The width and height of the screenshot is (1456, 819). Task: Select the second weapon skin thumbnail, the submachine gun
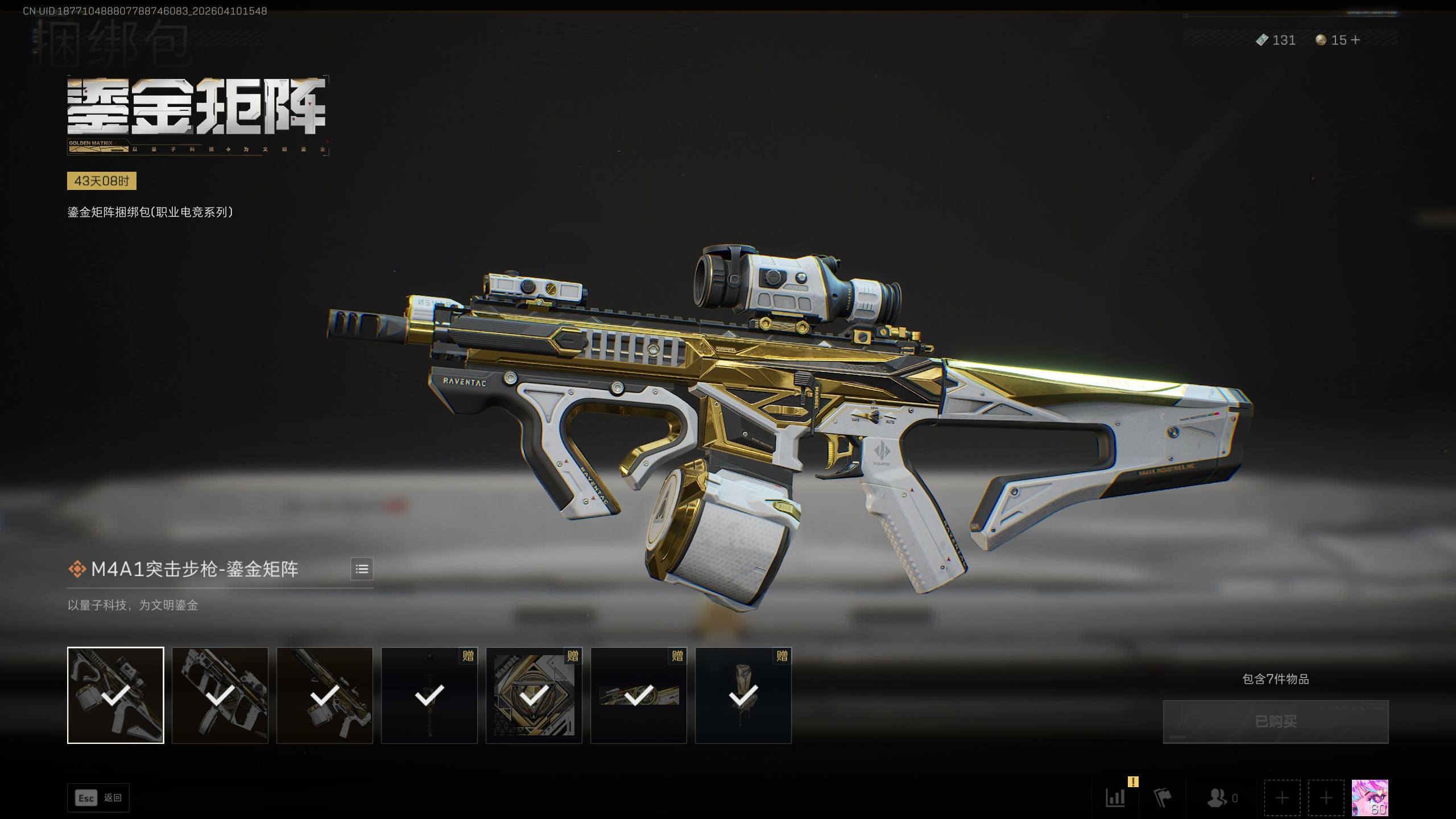[220, 695]
